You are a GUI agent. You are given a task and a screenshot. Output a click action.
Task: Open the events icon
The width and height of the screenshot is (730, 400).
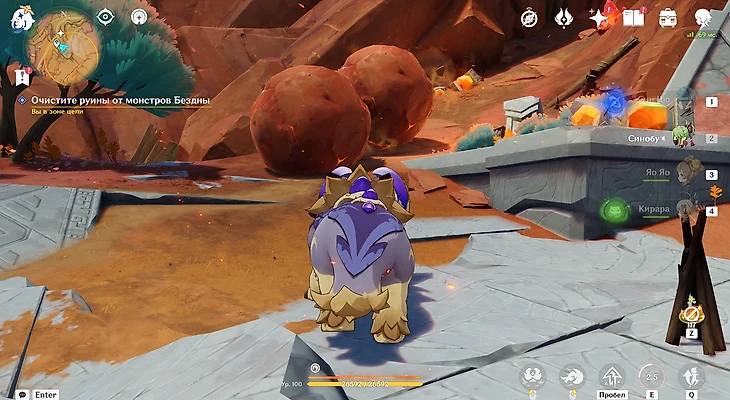click(x=565, y=18)
